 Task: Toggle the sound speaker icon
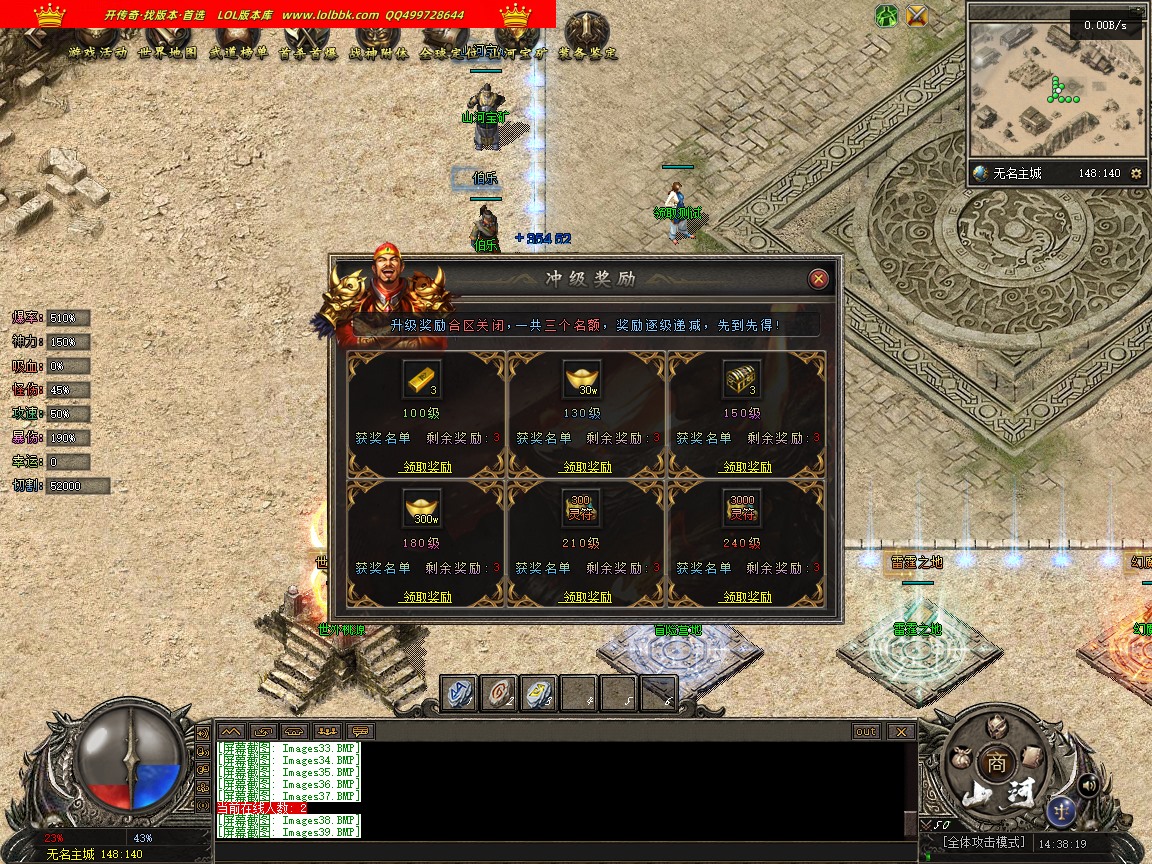tap(1088, 785)
